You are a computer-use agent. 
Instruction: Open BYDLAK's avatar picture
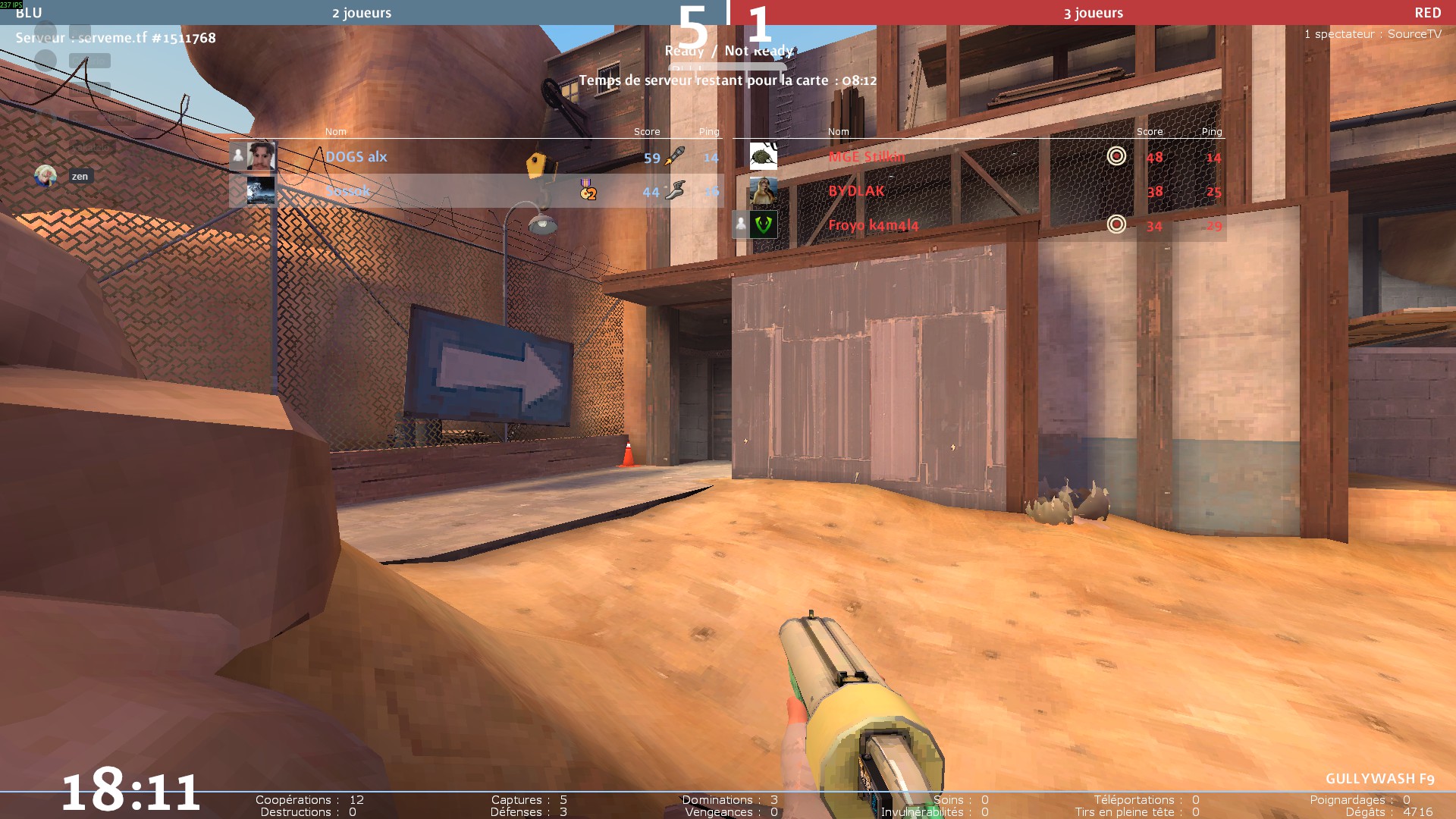(x=763, y=190)
